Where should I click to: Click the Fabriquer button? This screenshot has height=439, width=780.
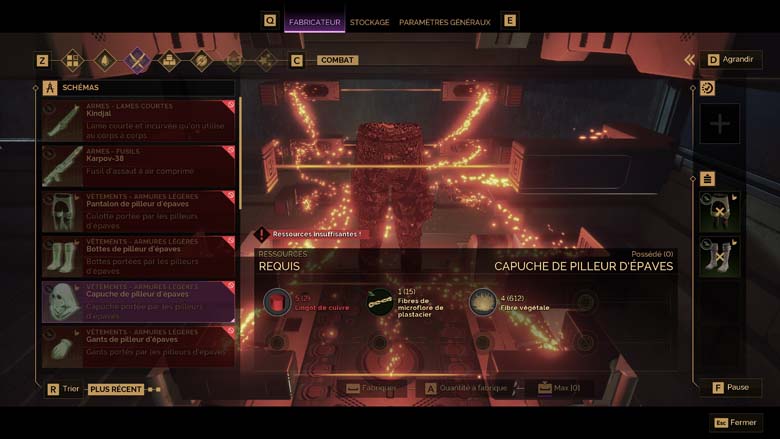(371, 388)
